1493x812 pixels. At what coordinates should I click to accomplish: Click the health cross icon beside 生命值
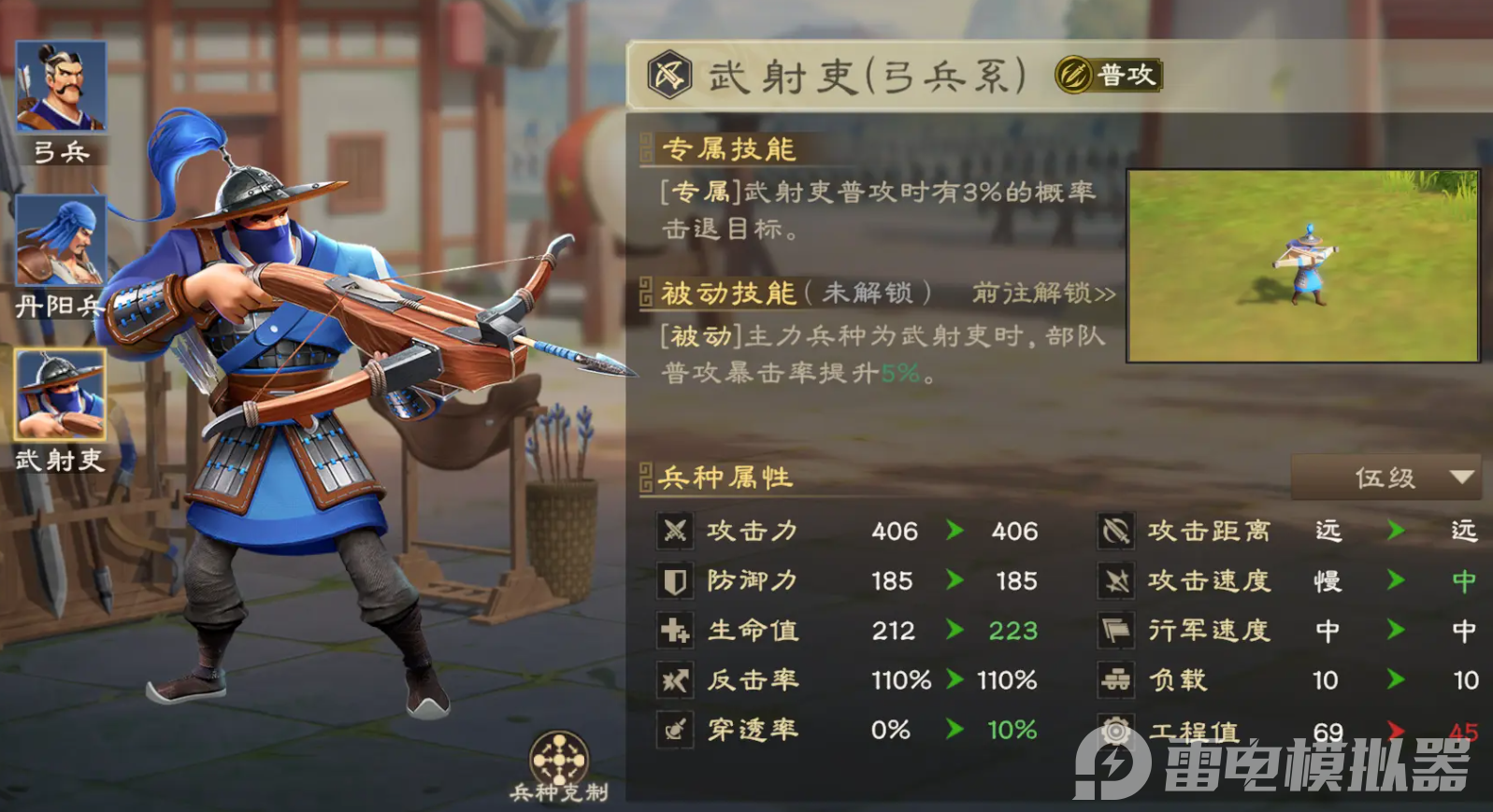[x=676, y=631]
